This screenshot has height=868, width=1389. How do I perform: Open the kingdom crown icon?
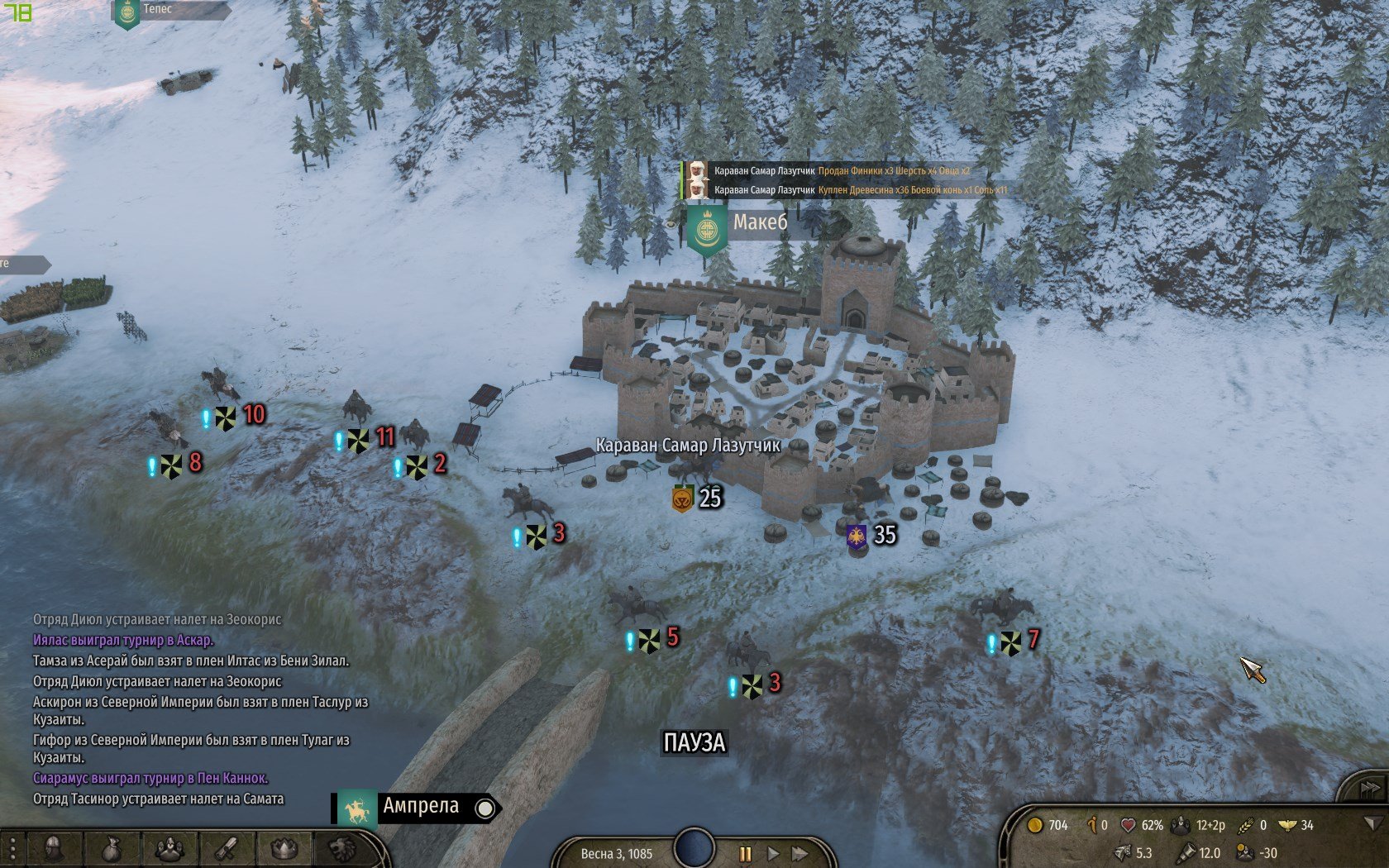(284, 850)
